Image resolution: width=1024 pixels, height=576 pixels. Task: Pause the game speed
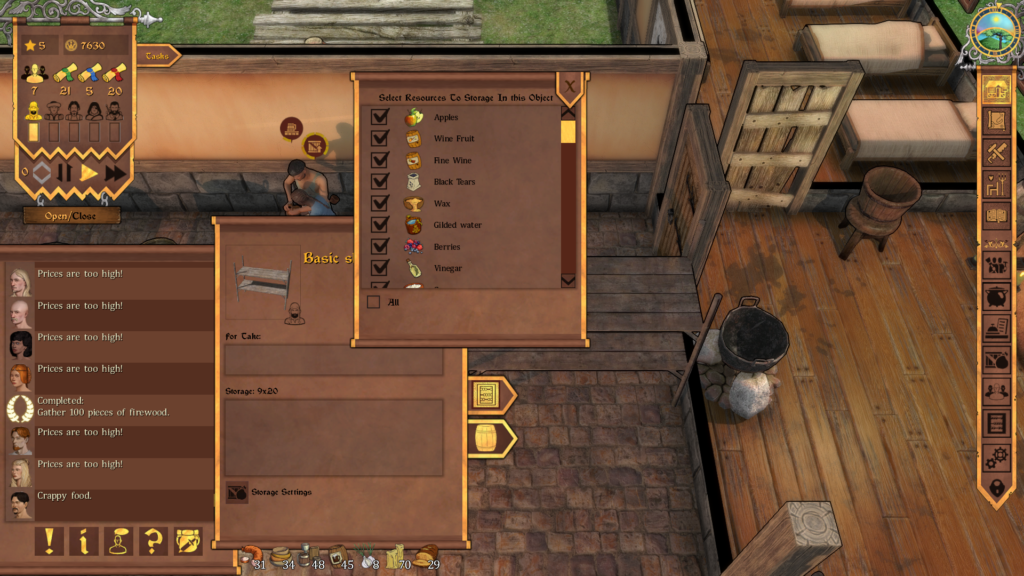[x=65, y=172]
